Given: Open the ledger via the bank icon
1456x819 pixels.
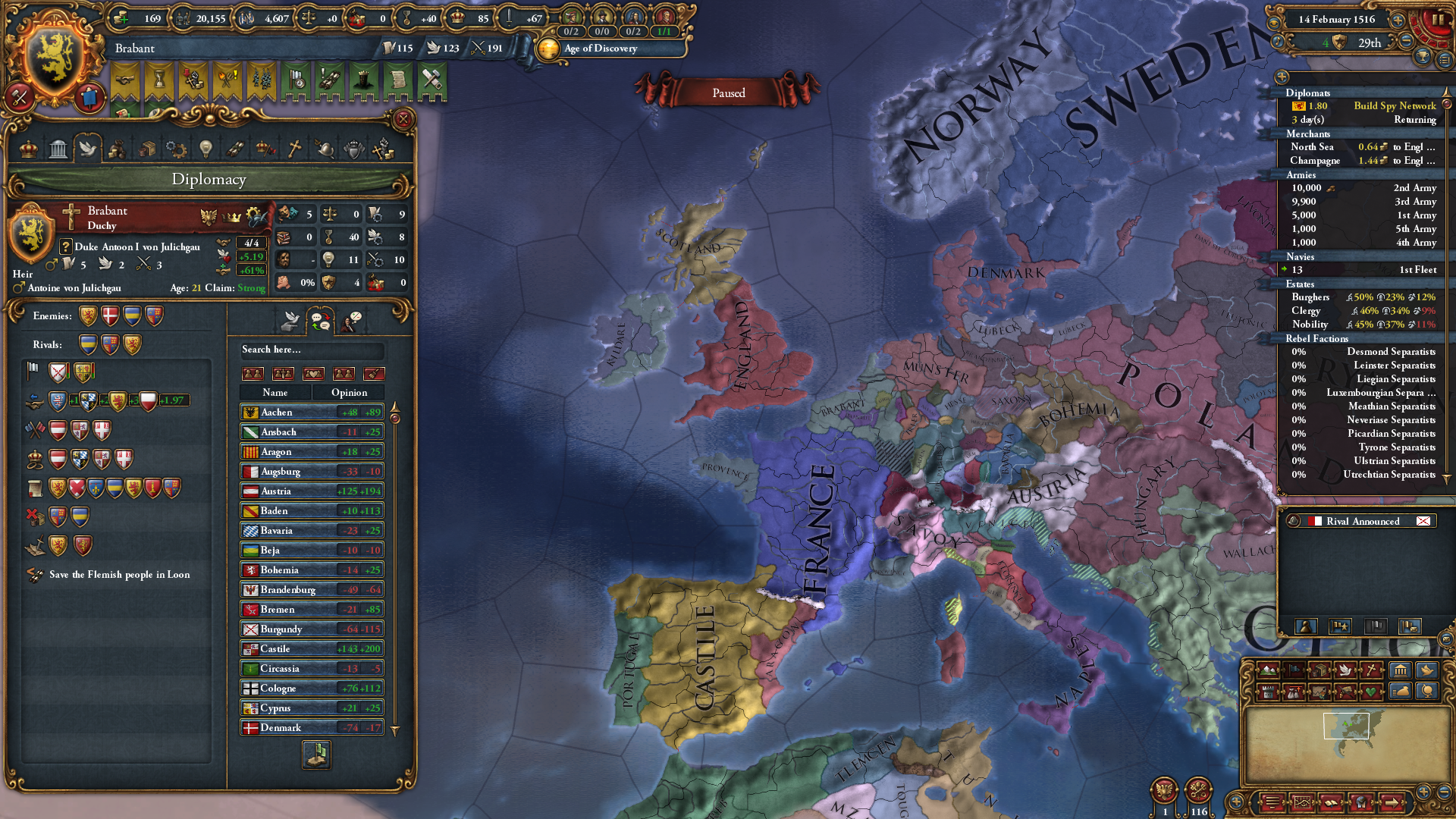Looking at the screenshot, I should 1401,670.
